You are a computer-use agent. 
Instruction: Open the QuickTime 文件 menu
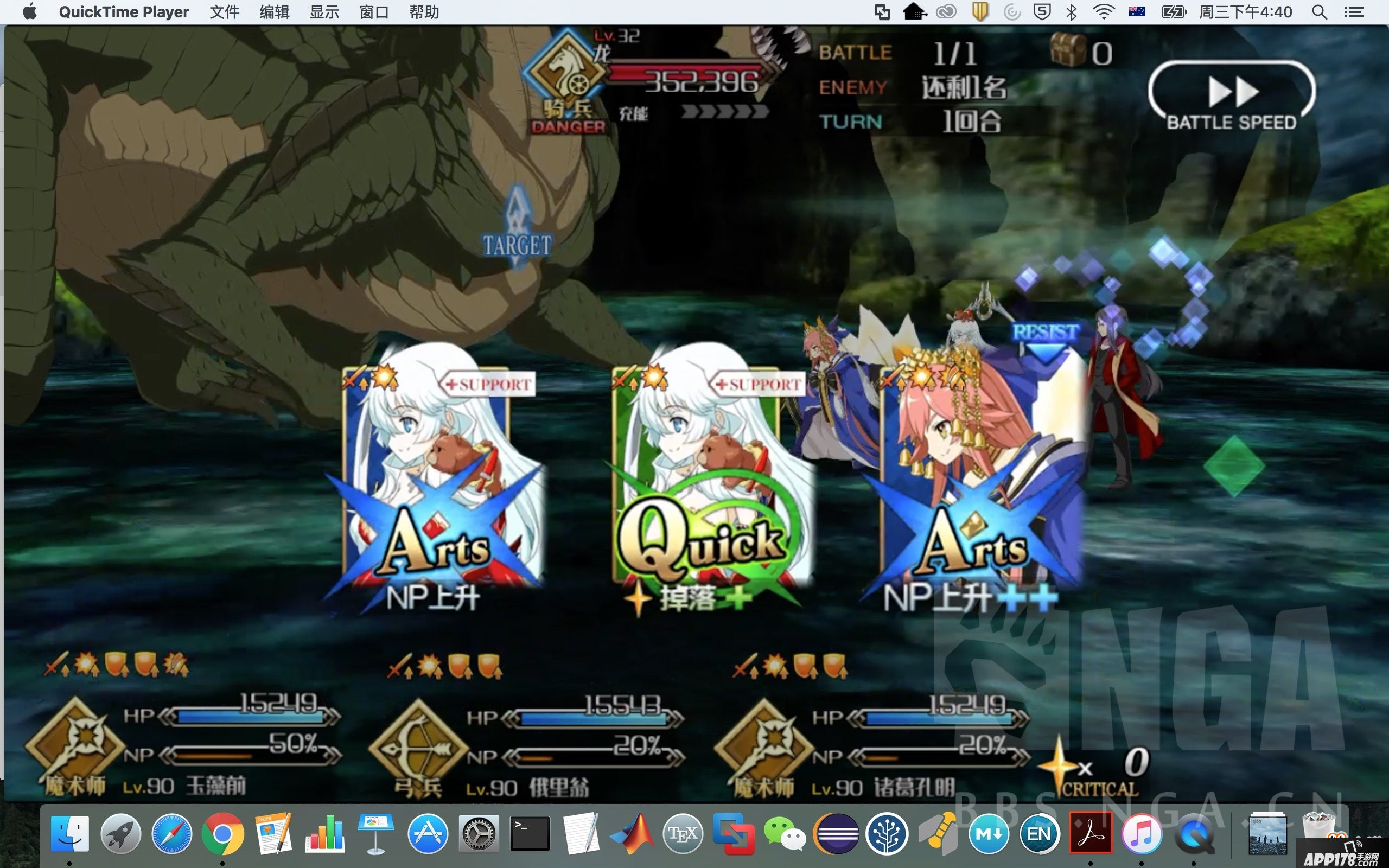[224, 12]
